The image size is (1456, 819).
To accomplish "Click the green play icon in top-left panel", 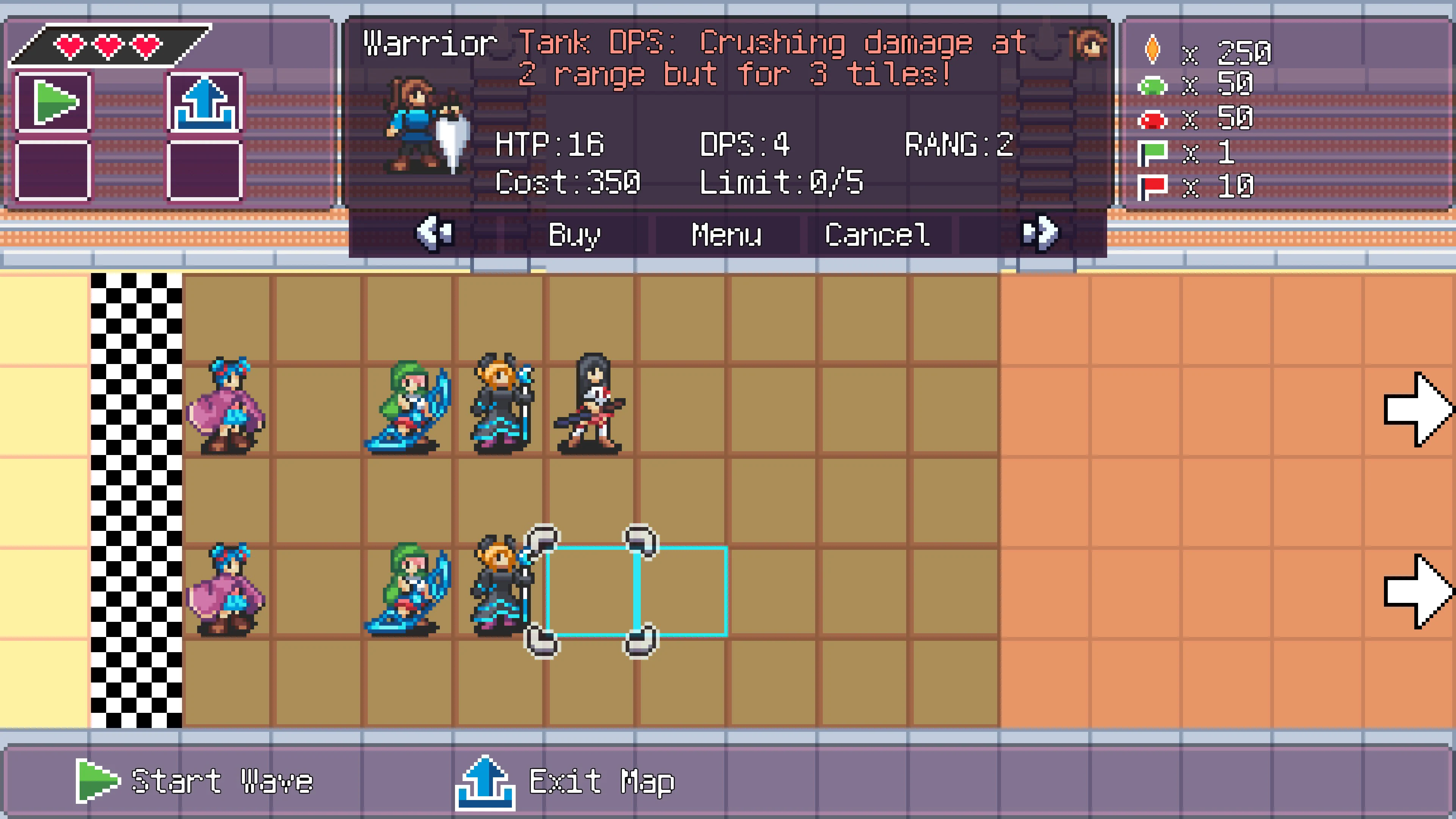I will (54, 102).
